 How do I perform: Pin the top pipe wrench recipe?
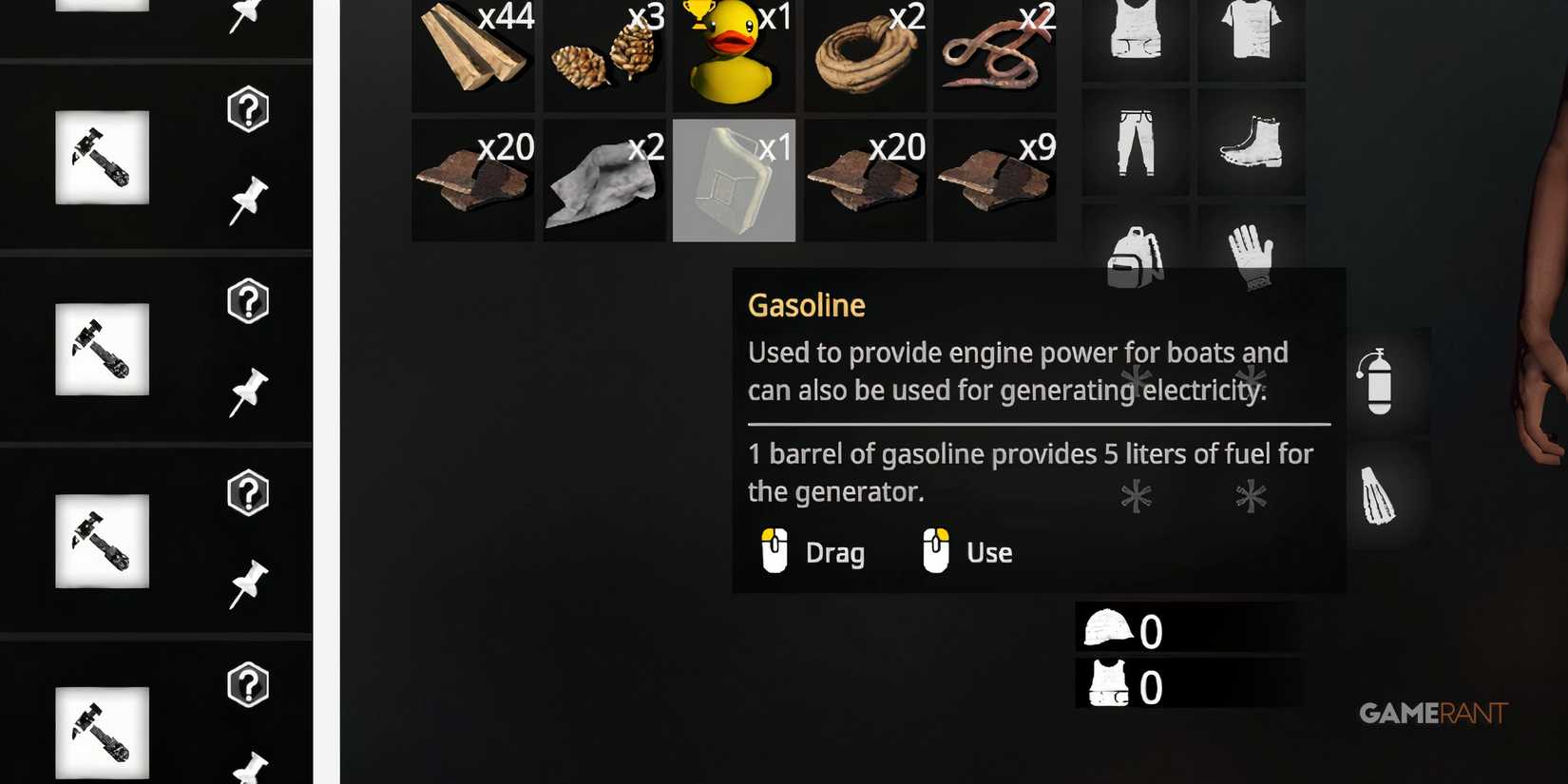(247, 198)
